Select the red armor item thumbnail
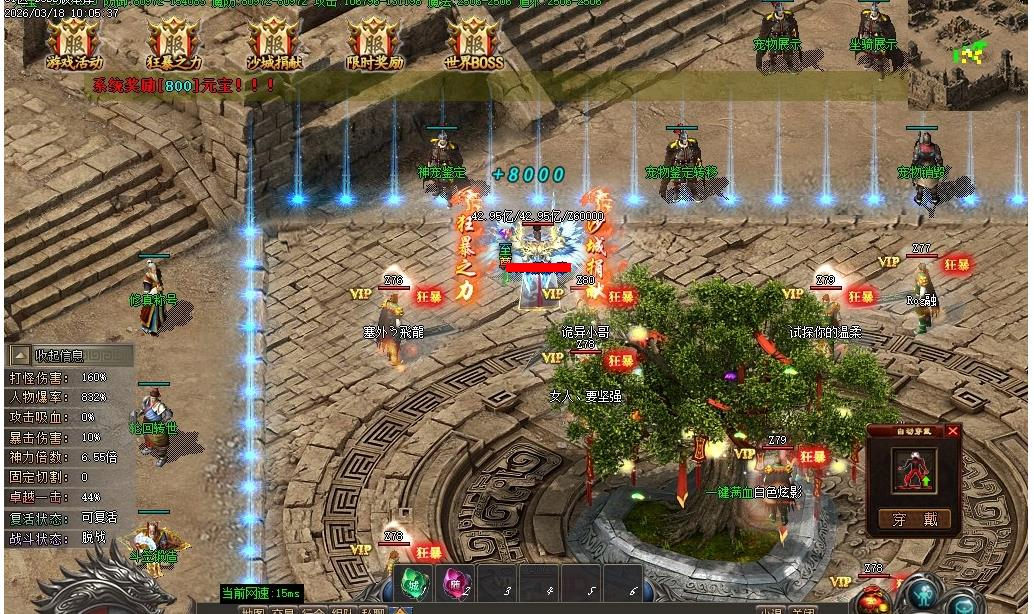This screenshot has width=1034, height=614. (914, 470)
